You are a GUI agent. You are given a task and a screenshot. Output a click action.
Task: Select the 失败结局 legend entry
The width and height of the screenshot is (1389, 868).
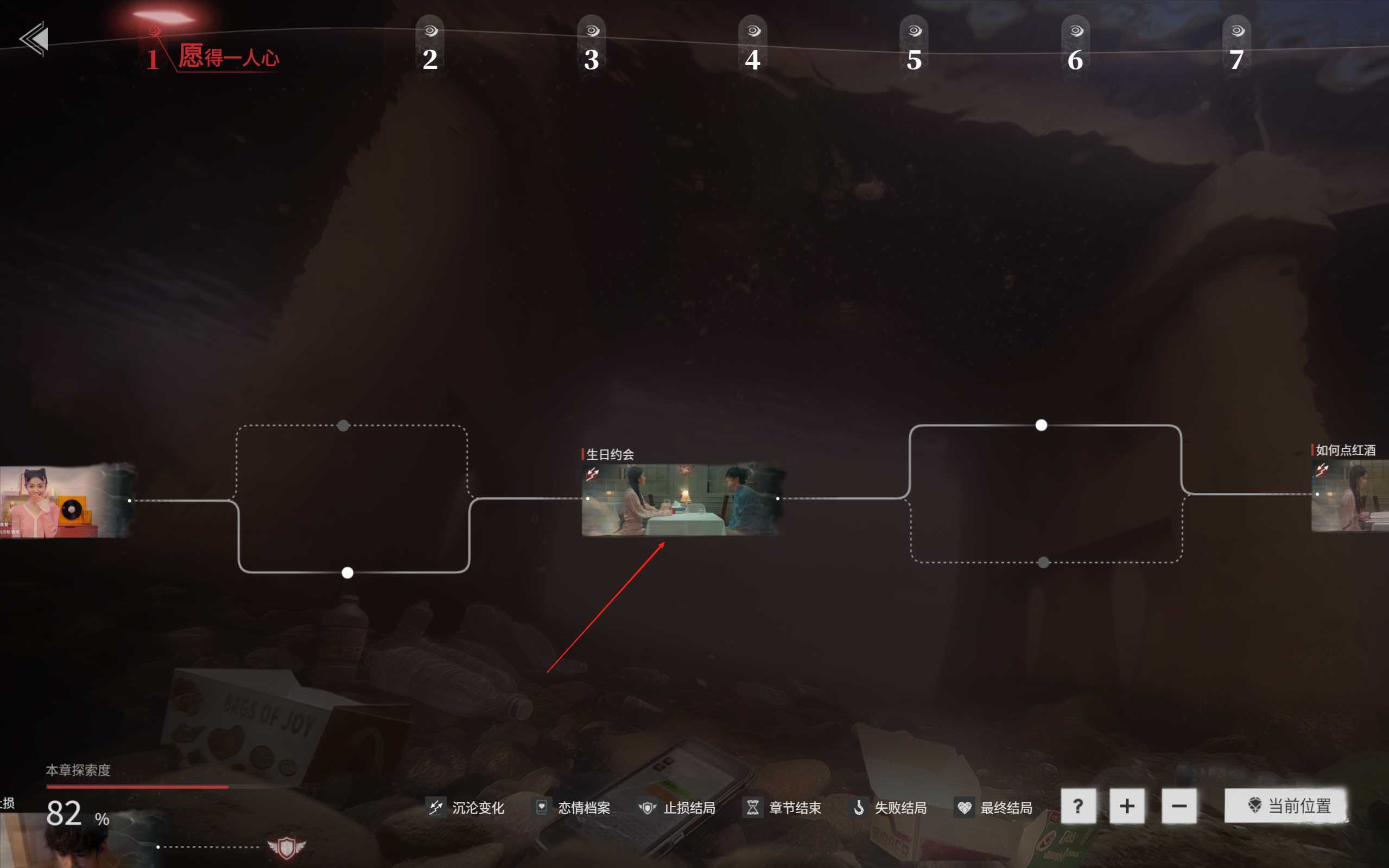[x=889, y=808]
